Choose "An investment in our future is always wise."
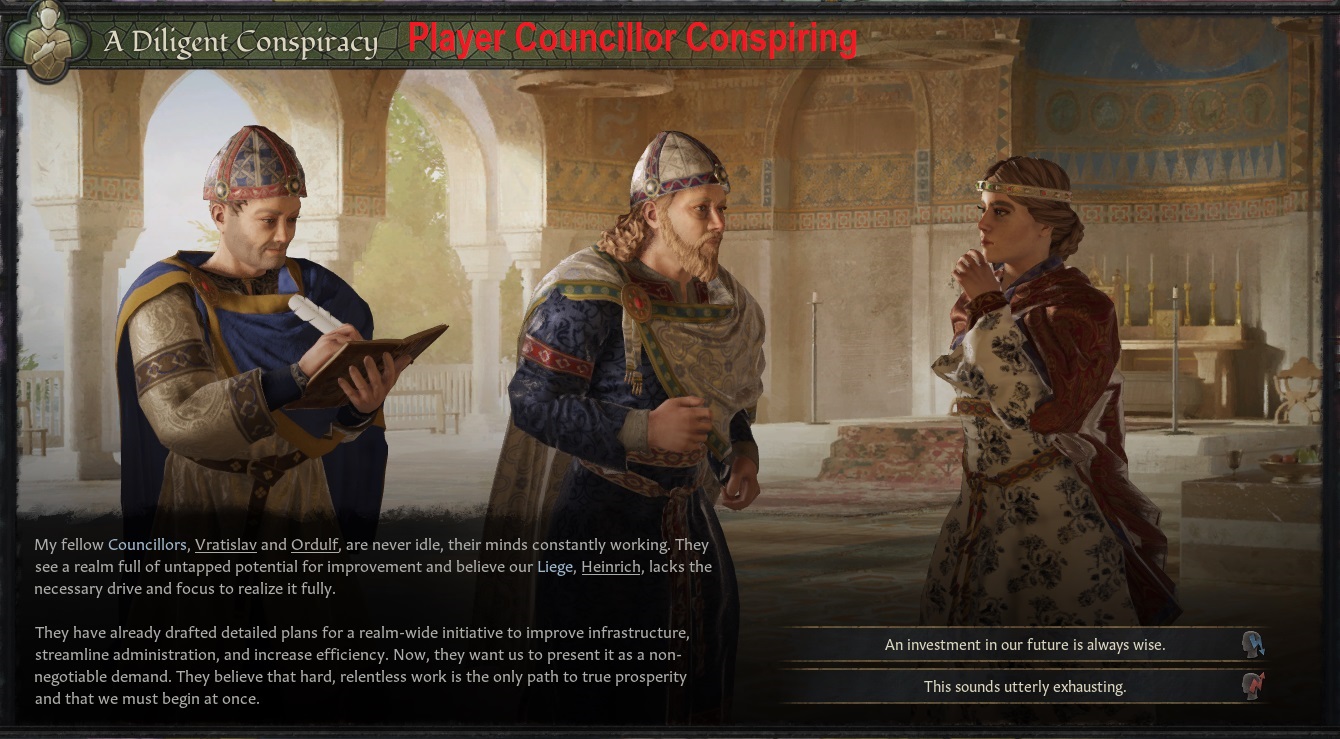Image resolution: width=1340 pixels, height=739 pixels. tap(1024, 645)
